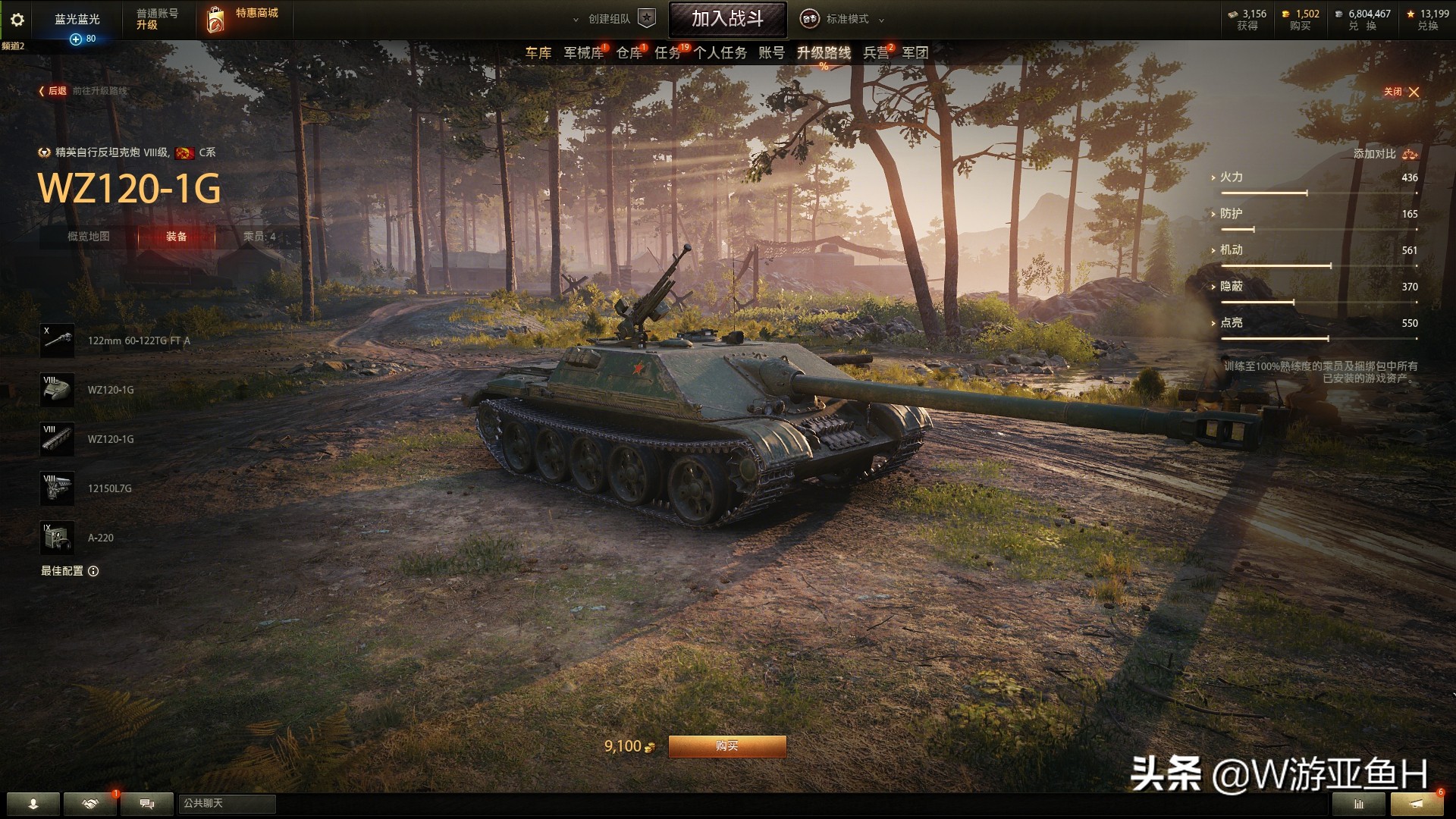Viewport: 1456px width, 819px height.
Task: Click the 公共聊天 public chat box
Action: tap(226, 803)
